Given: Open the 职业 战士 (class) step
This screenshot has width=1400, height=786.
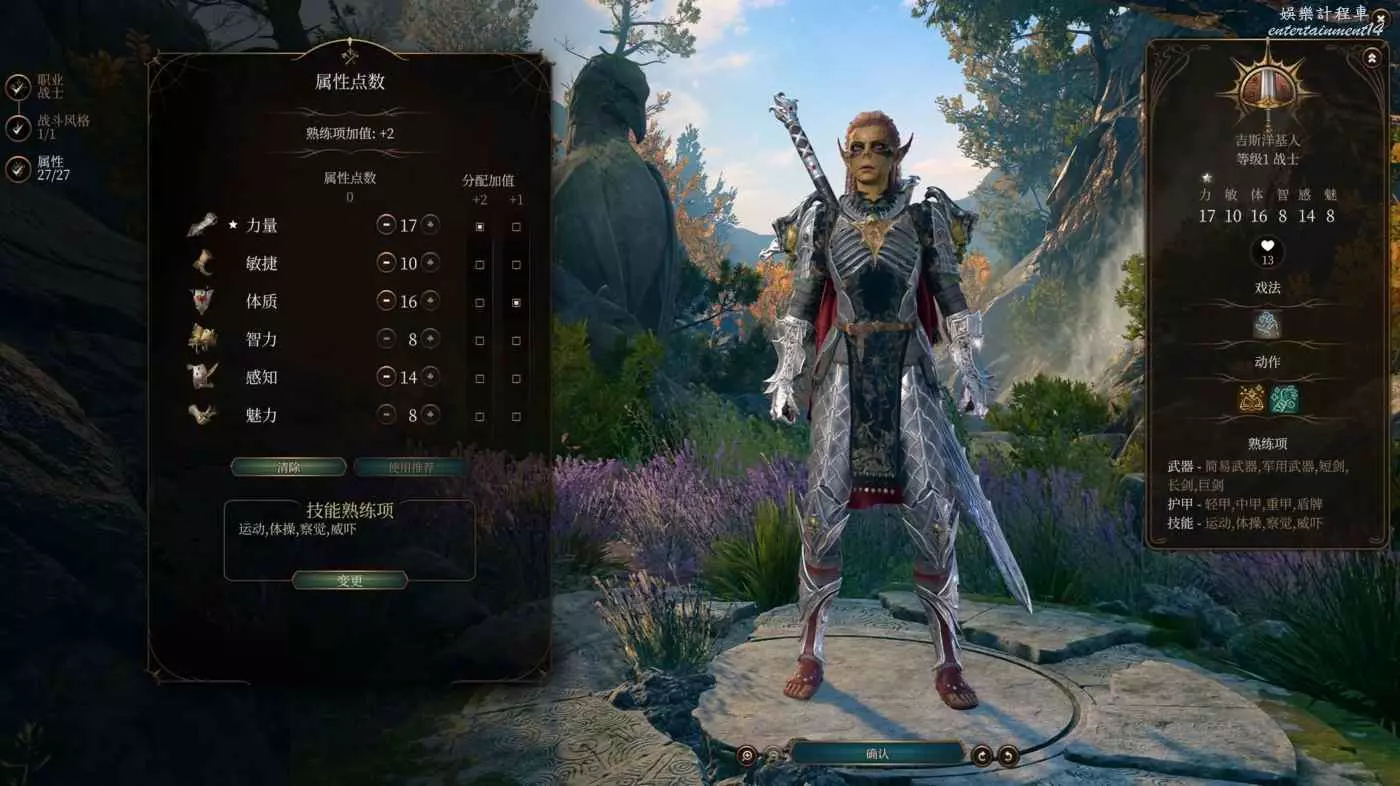Looking at the screenshot, I should pyautogui.click(x=18, y=87).
